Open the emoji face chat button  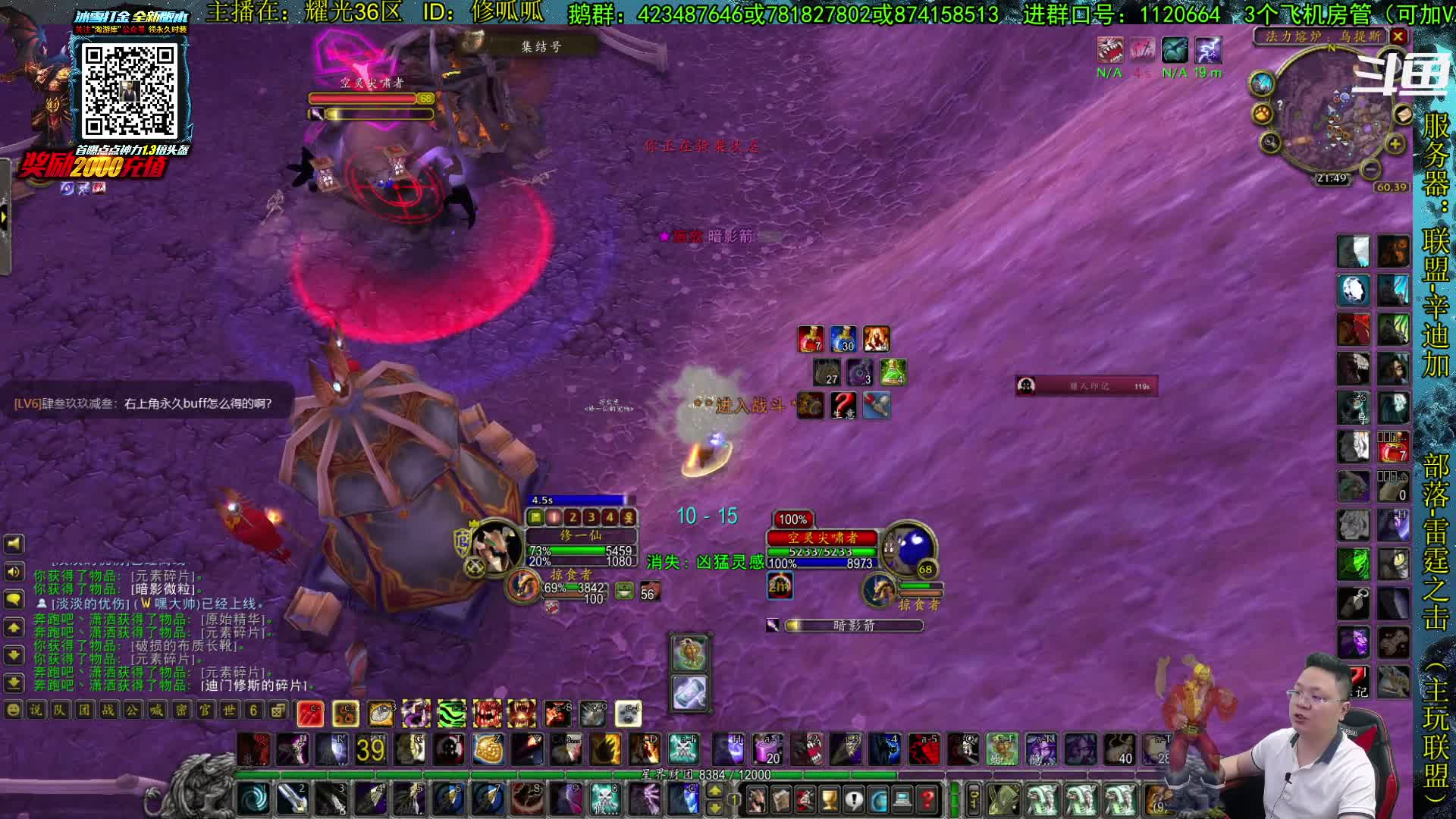tap(13, 710)
